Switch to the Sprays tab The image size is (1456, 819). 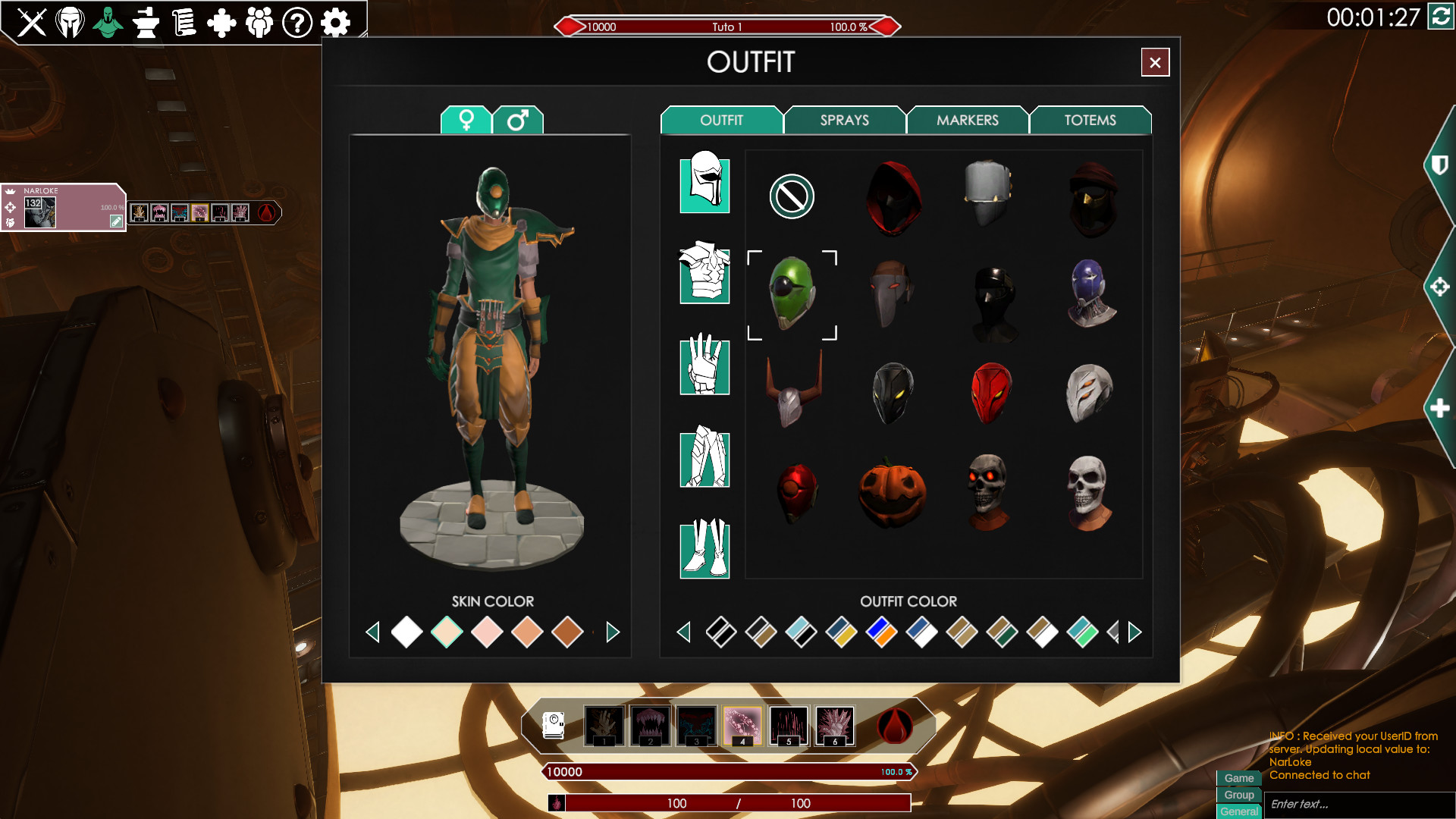[x=844, y=120]
